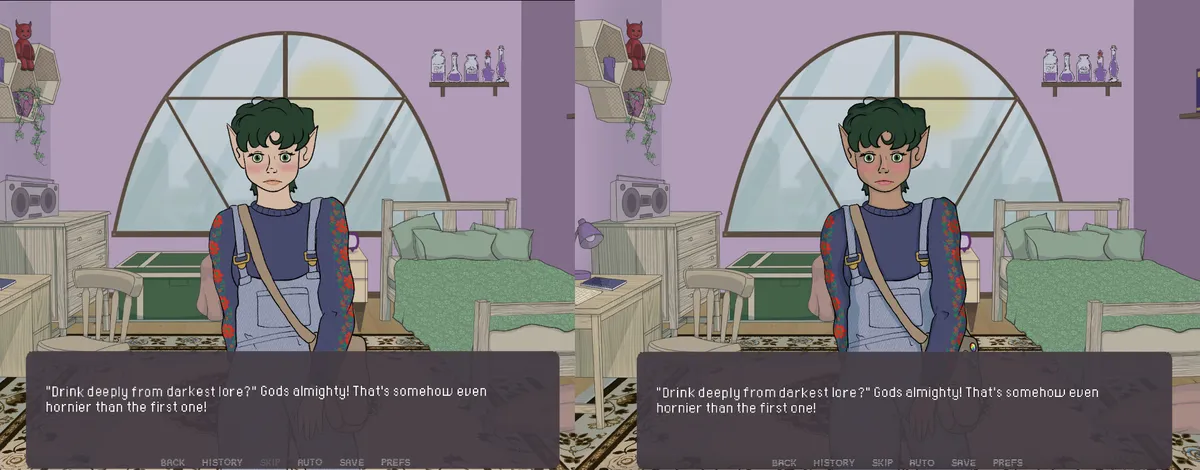
Task: Show HISTORY in the right game view
Action: coord(834,463)
